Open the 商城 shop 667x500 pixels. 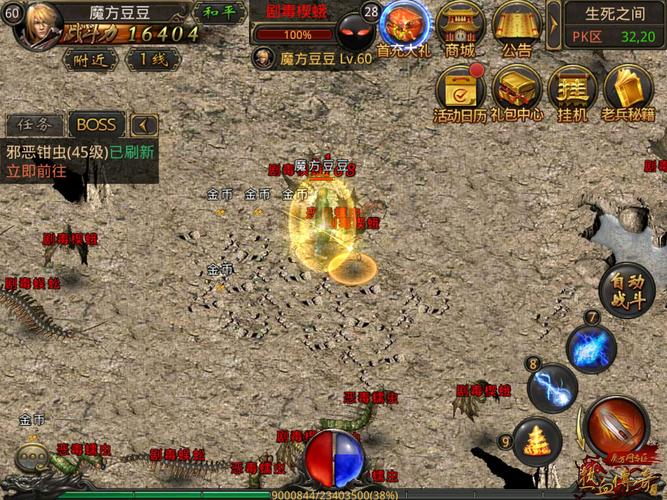click(x=460, y=29)
